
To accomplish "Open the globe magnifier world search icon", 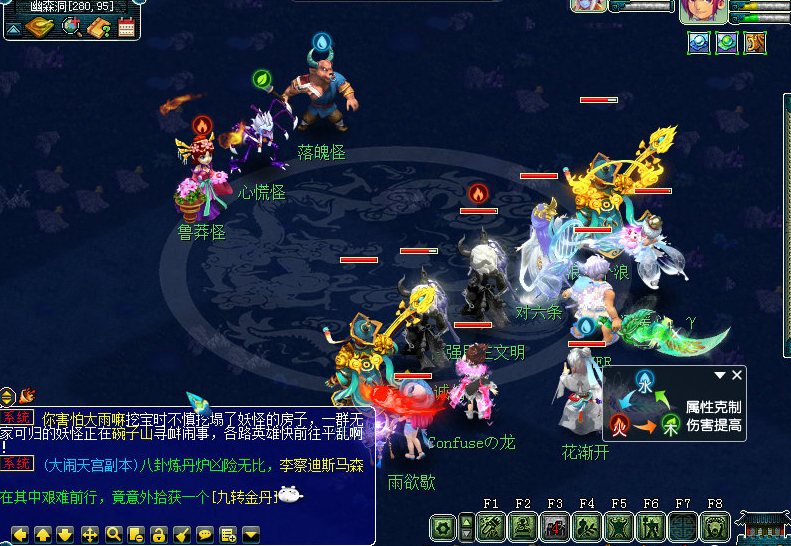I will pos(72,26).
